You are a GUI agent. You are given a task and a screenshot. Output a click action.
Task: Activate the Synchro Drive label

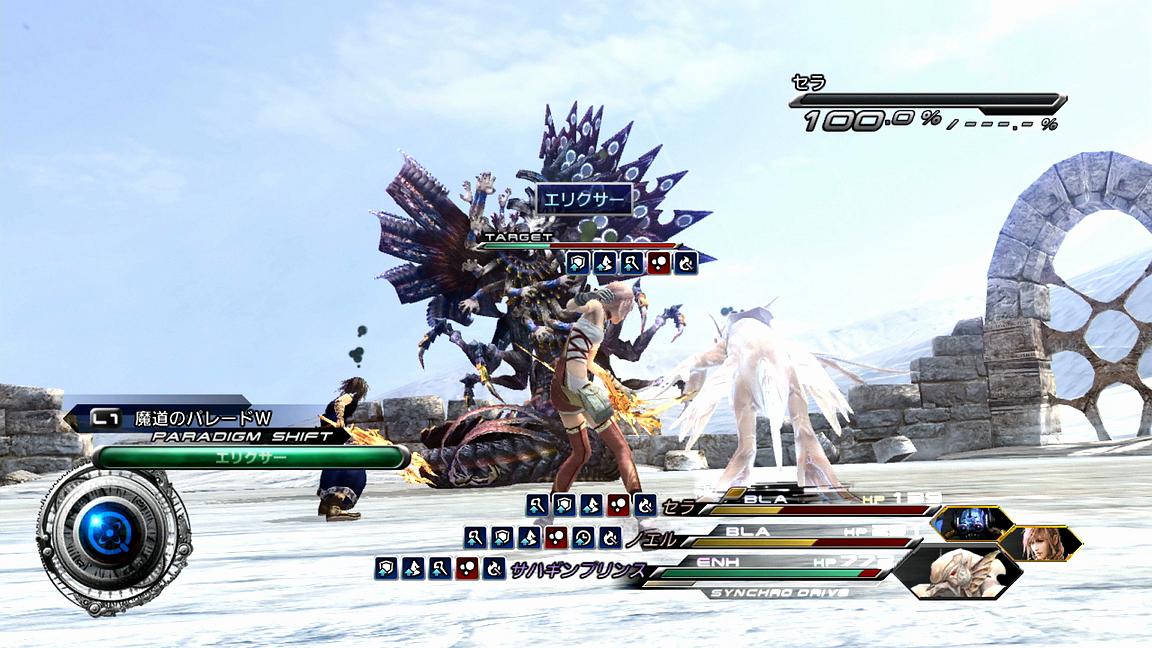778,592
